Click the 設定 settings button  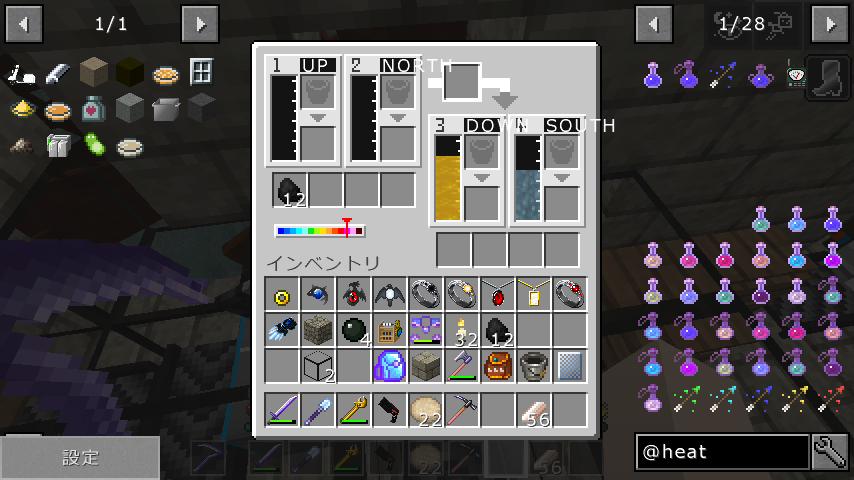tap(80, 458)
